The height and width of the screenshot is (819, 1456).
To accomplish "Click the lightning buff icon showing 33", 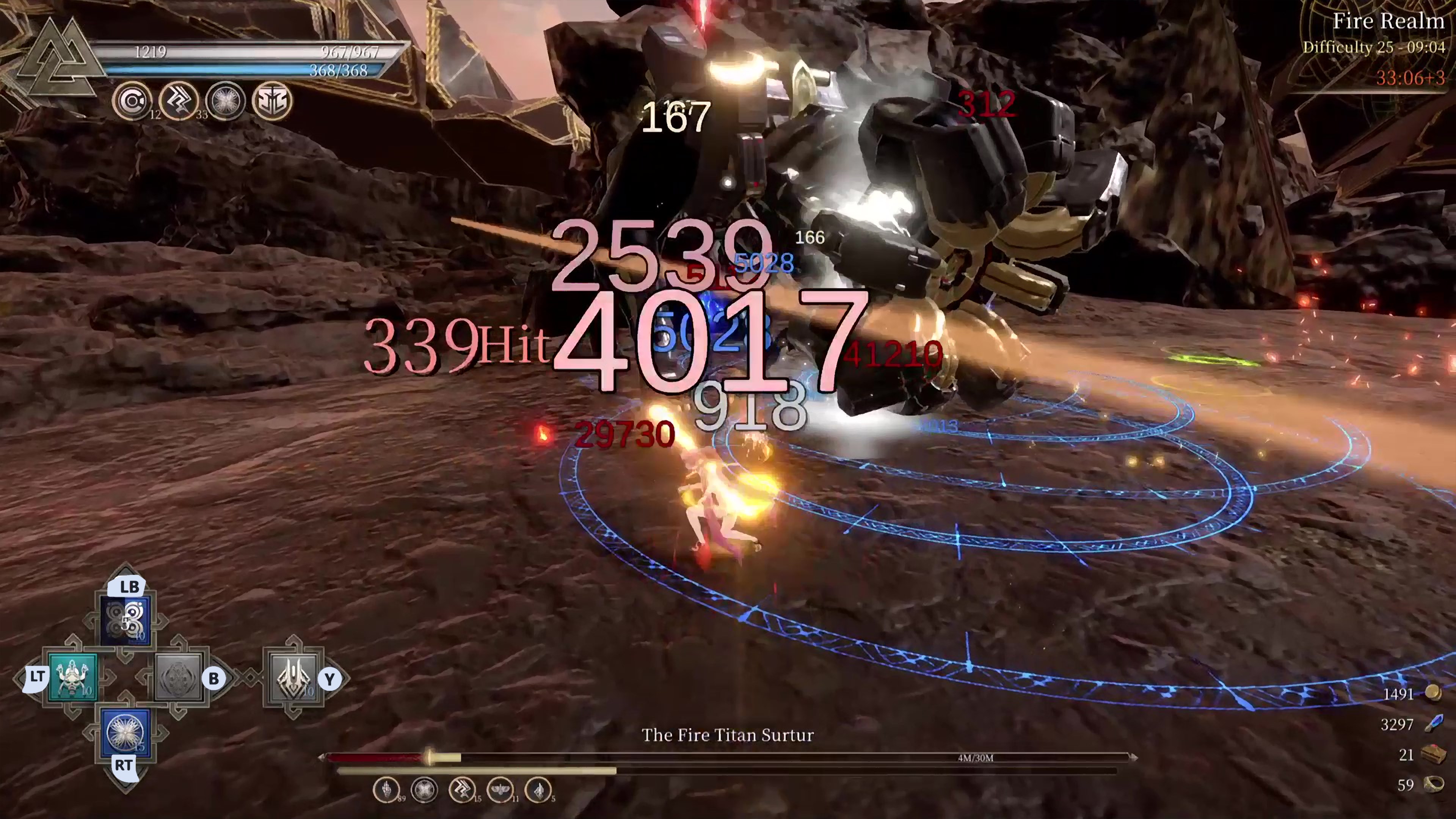I will coord(179,102).
